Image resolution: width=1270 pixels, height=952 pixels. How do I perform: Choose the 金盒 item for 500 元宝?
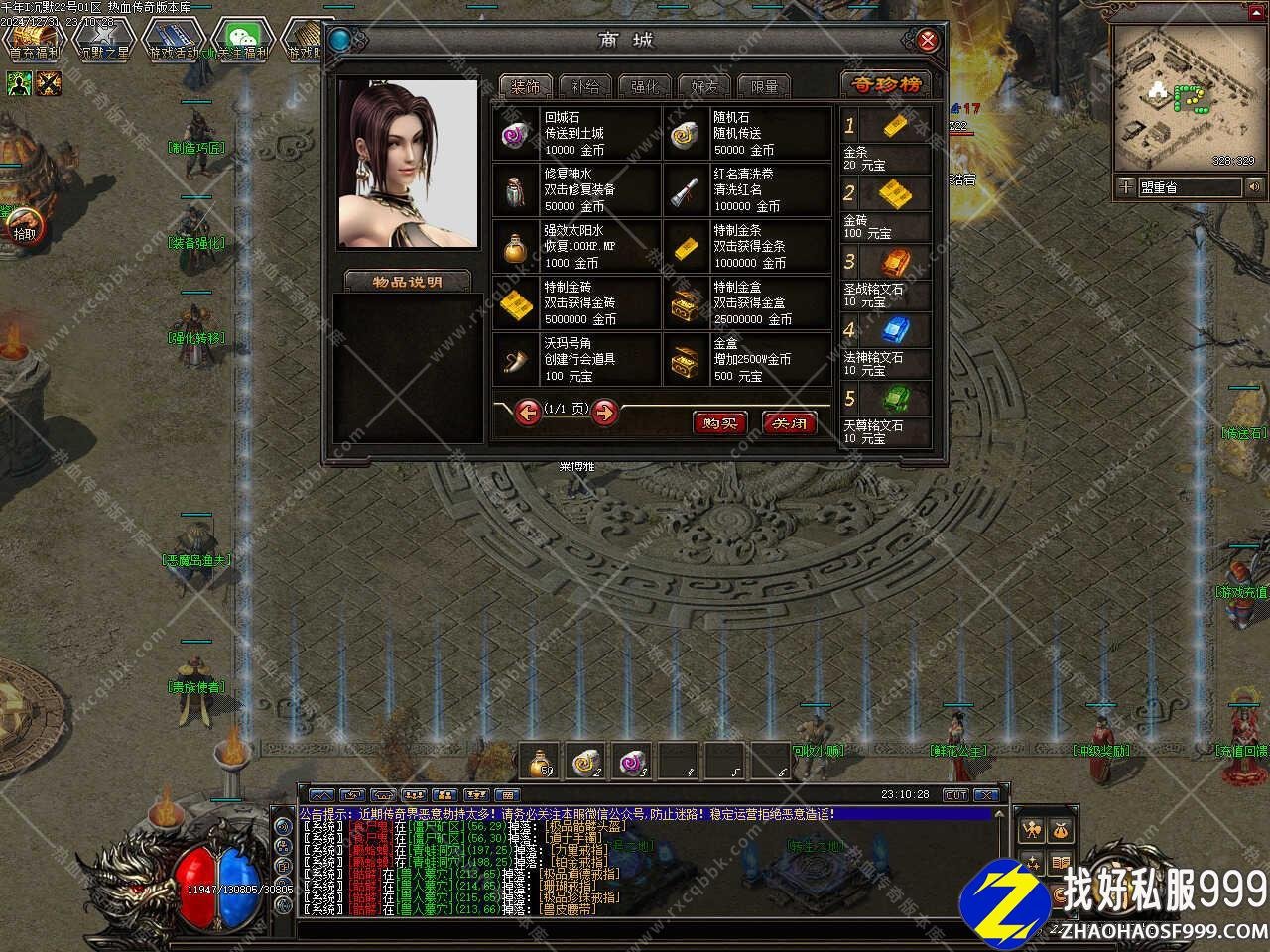(747, 360)
